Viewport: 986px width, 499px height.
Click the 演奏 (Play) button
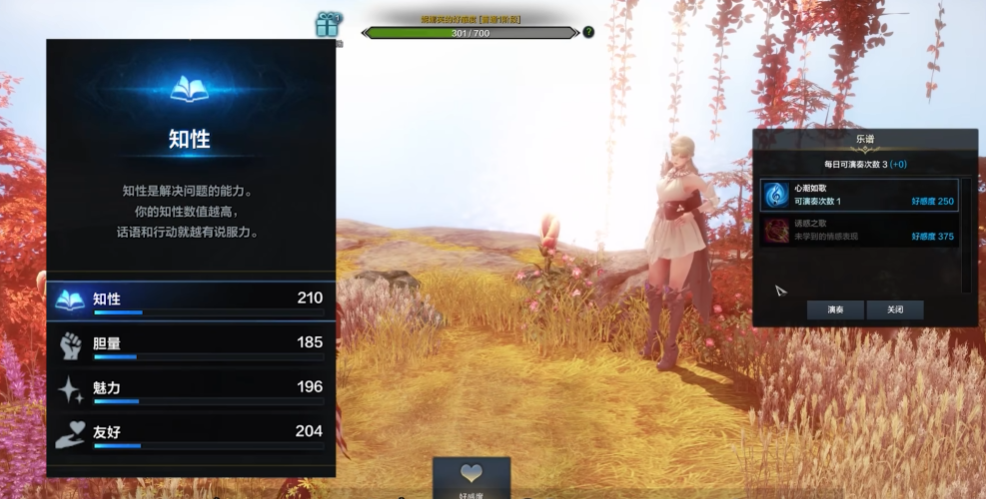[x=835, y=310]
